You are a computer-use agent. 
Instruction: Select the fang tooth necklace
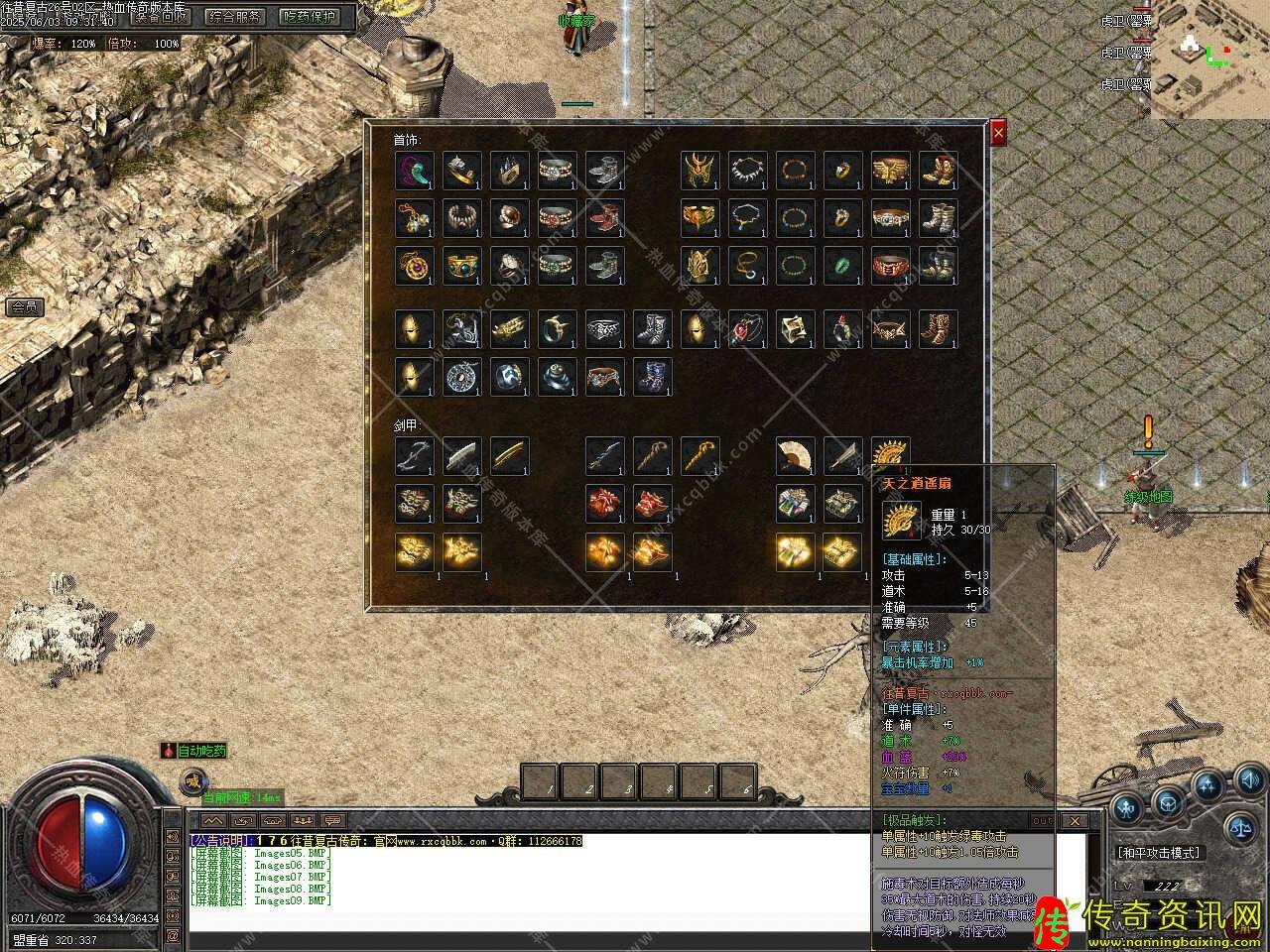point(748,171)
